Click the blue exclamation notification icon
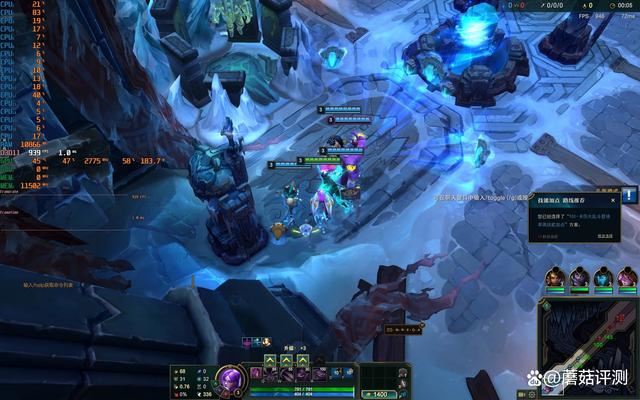The image size is (640, 400). click(628, 195)
